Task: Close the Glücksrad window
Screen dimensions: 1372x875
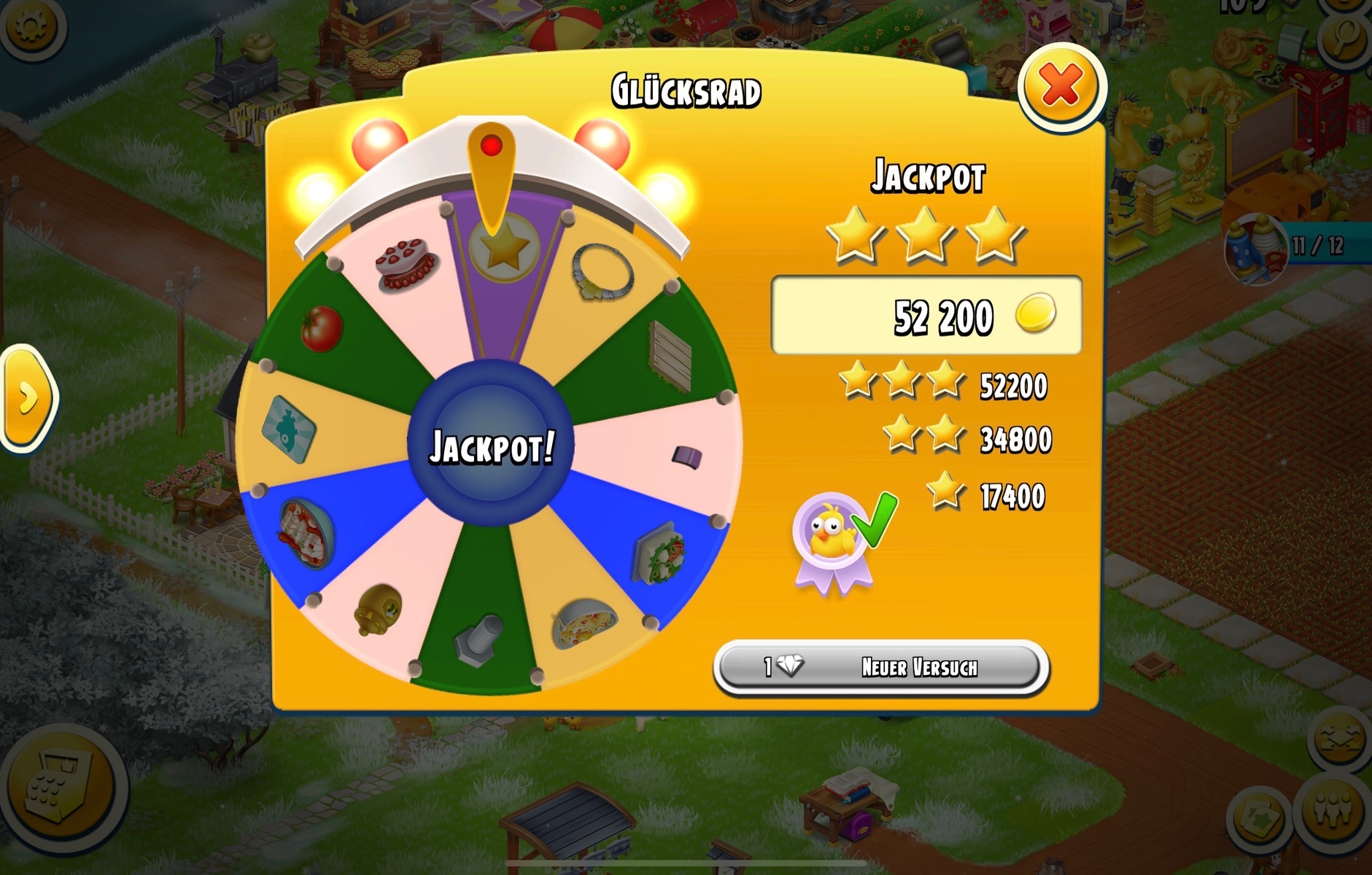Action: point(1061,87)
